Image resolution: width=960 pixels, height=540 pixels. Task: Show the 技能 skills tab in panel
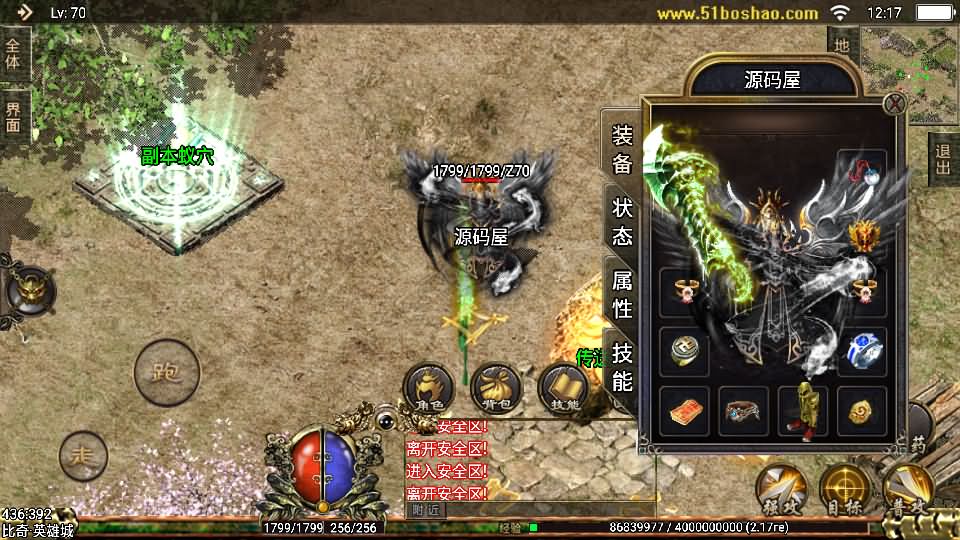(622, 366)
